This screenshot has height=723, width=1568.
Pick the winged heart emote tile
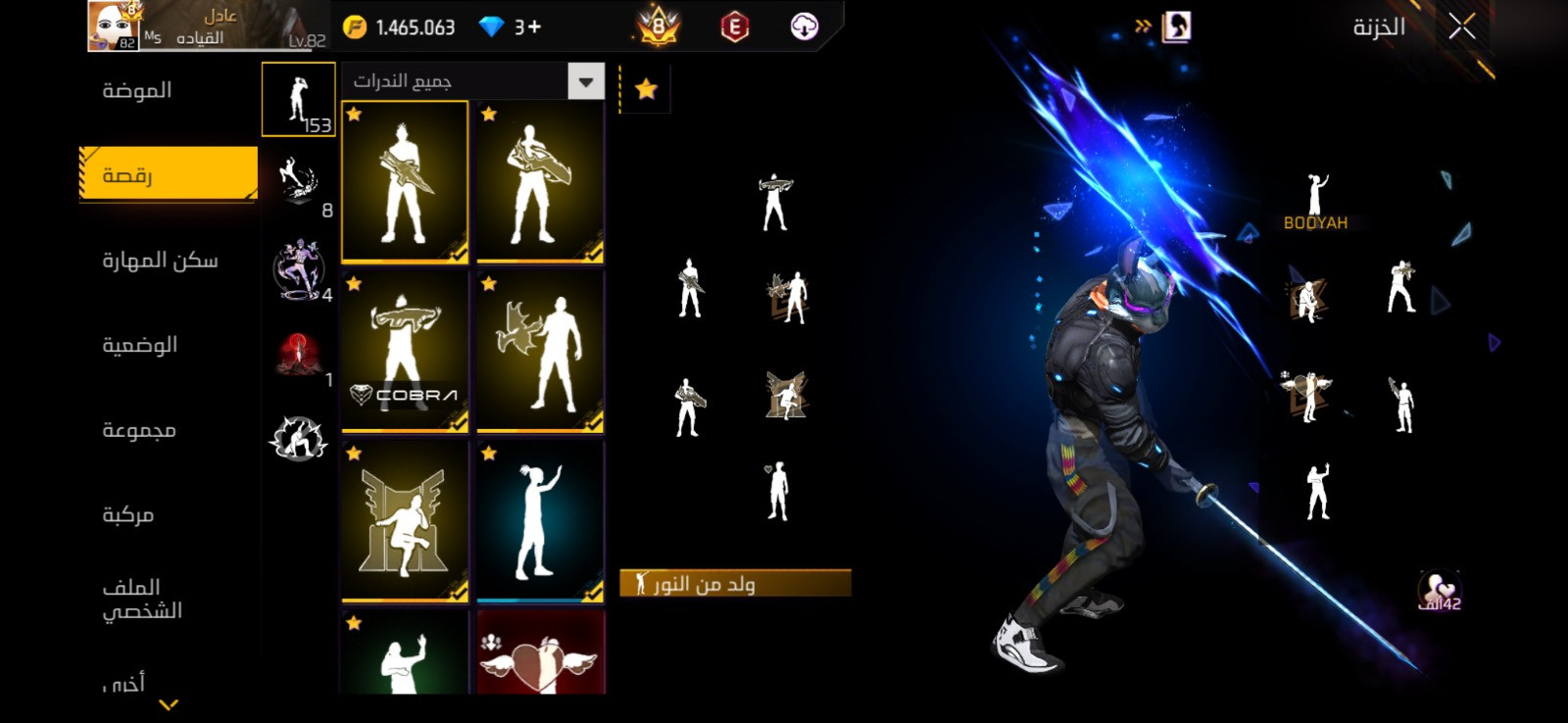[x=540, y=654]
